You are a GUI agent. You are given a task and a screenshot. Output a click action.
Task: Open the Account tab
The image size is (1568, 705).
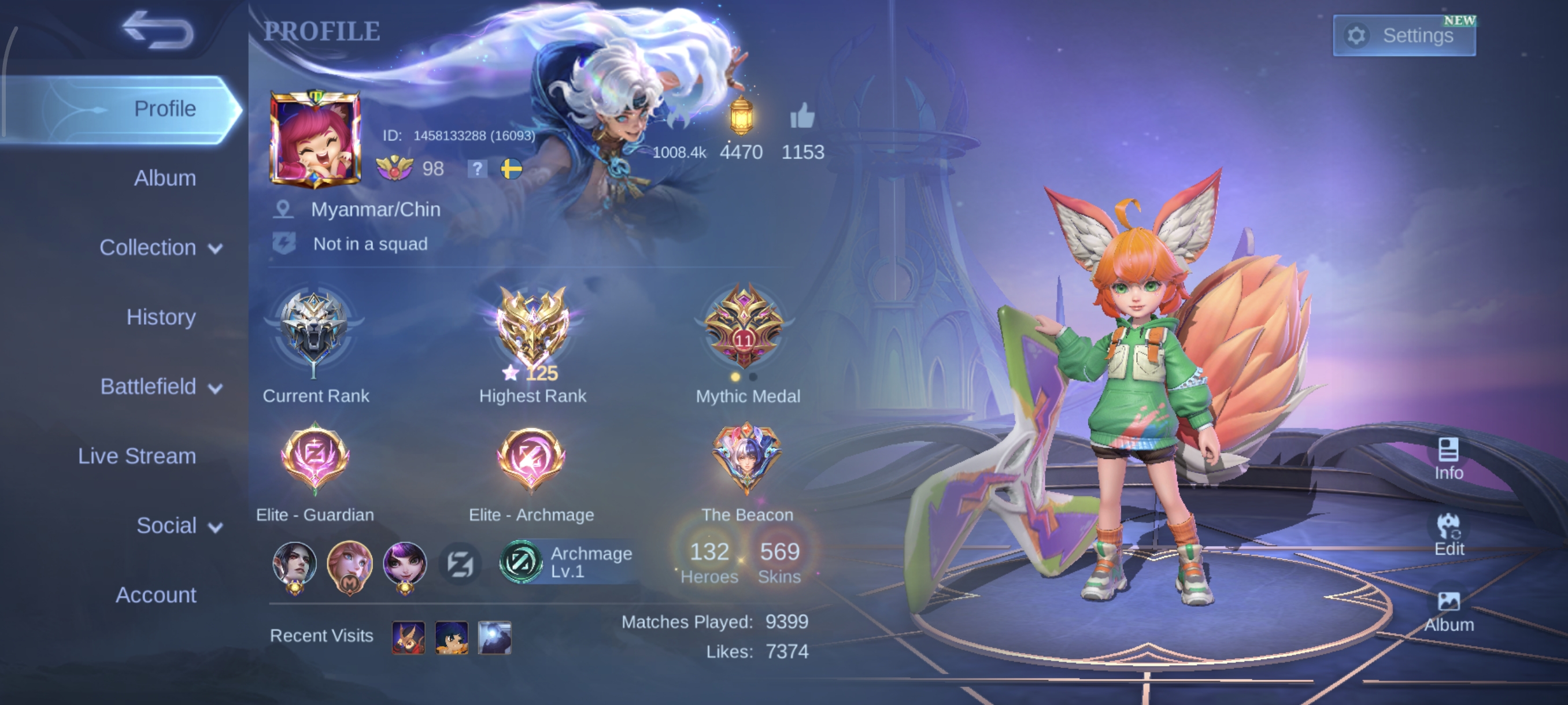[x=156, y=595]
